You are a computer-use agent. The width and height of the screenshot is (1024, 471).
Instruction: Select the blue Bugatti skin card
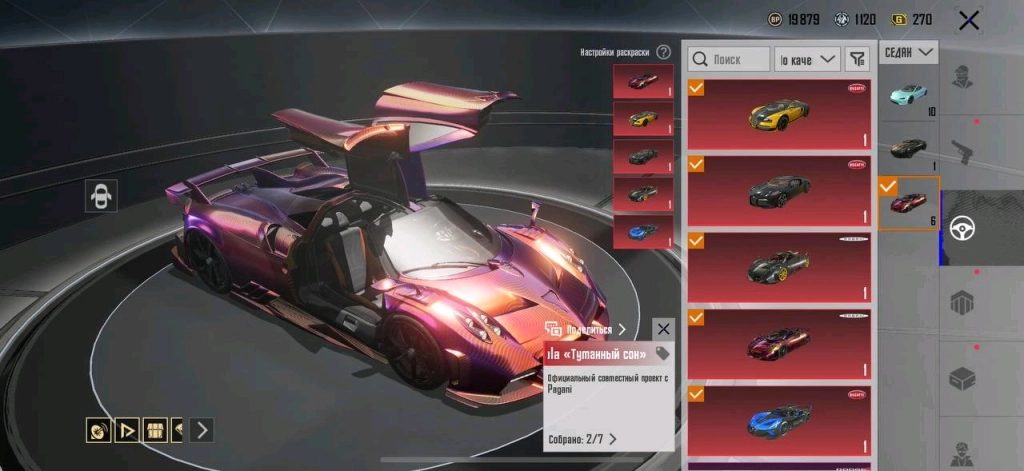click(x=779, y=420)
